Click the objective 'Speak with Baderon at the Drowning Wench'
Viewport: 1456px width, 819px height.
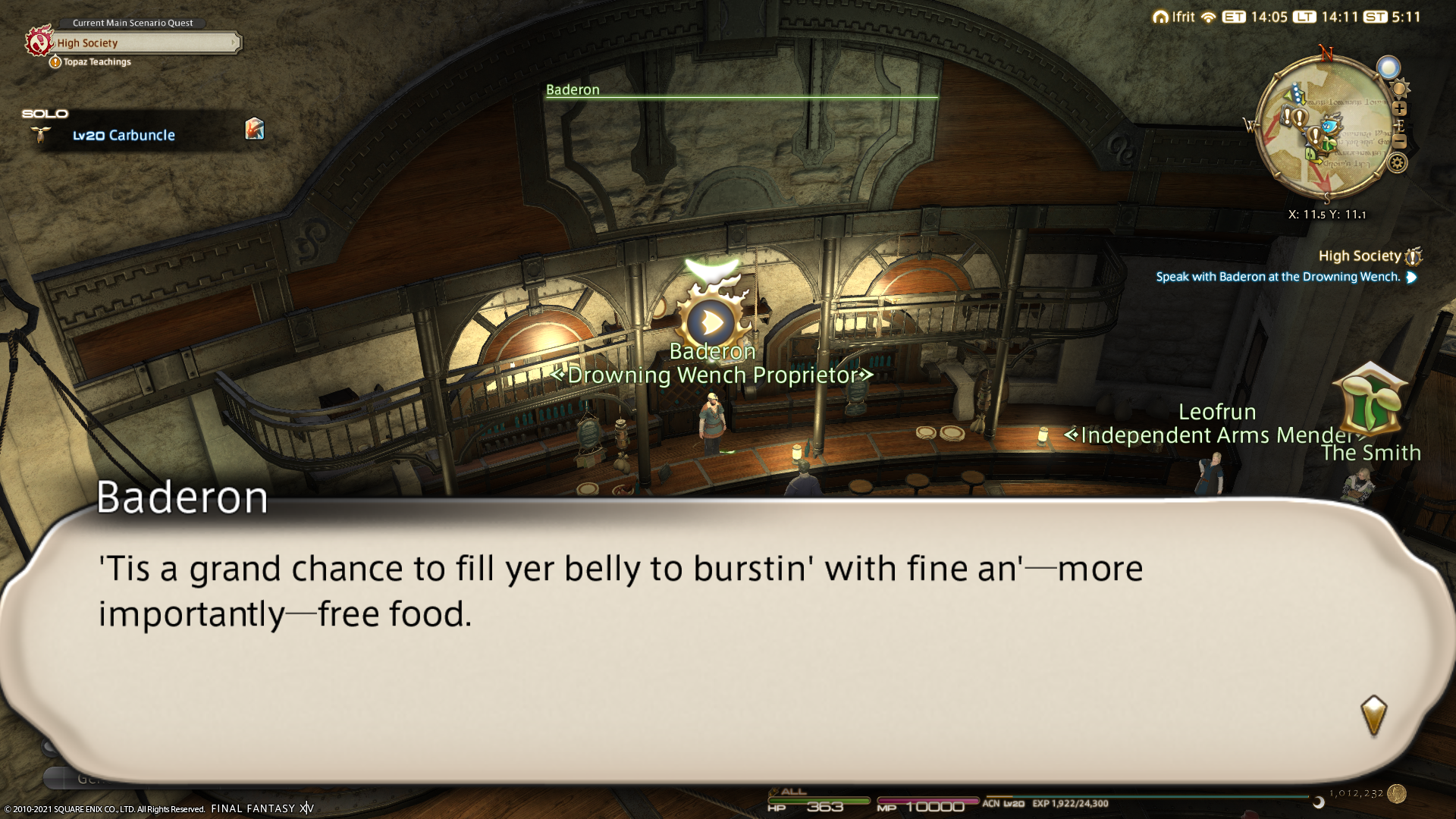[x=1278, y=277]
